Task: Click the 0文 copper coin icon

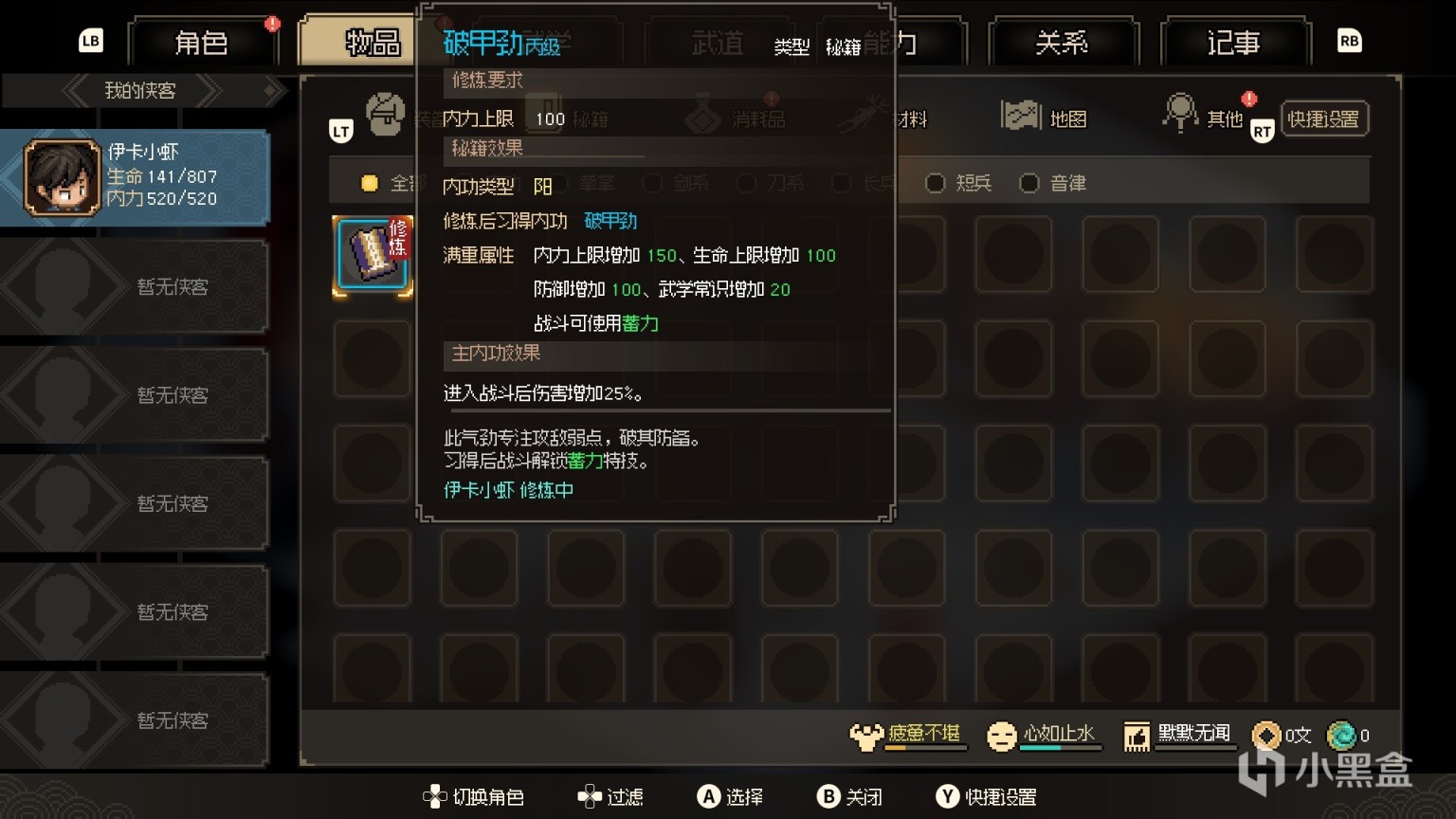Action: click(1266, 735)
